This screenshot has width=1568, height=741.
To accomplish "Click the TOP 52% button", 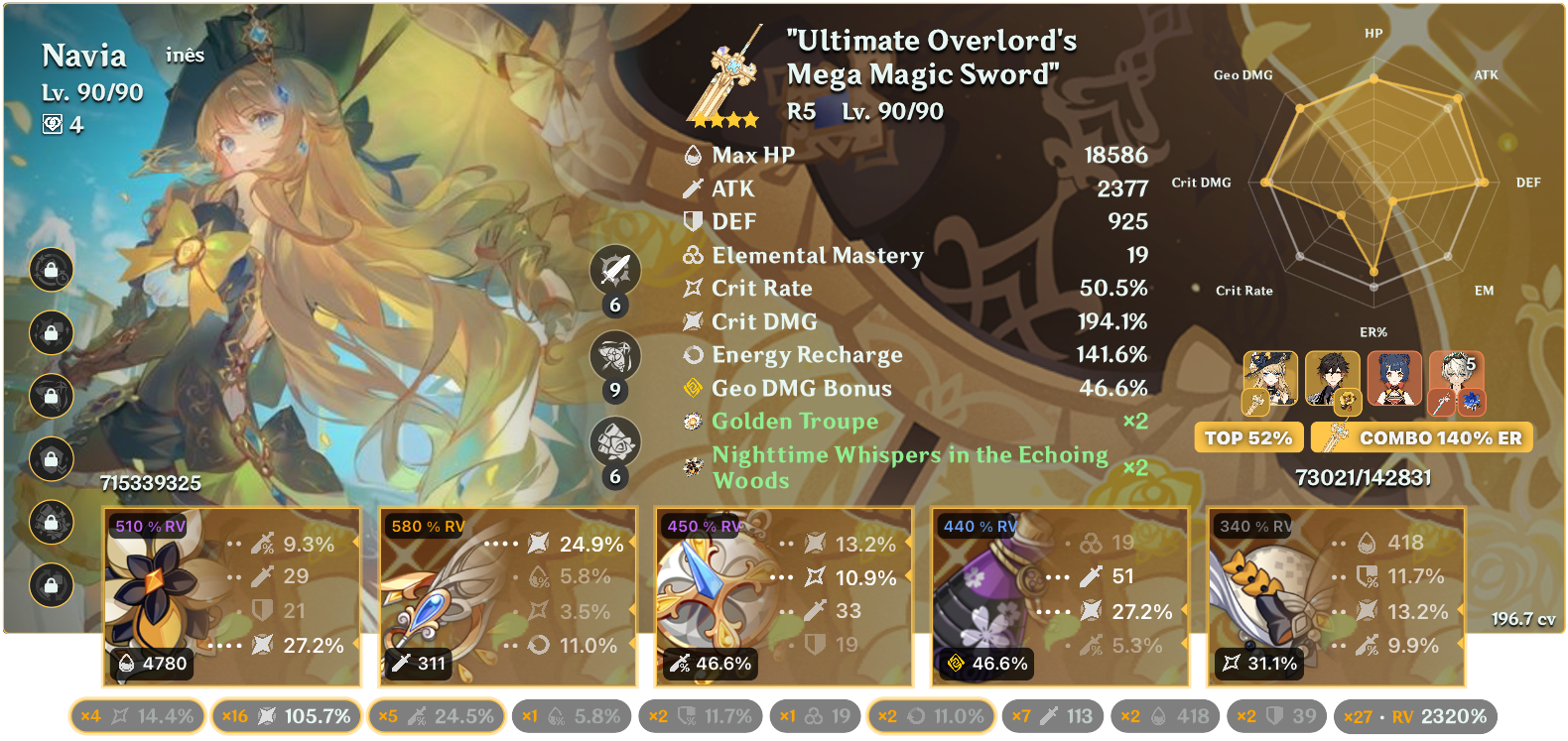I will (1247, 436).
